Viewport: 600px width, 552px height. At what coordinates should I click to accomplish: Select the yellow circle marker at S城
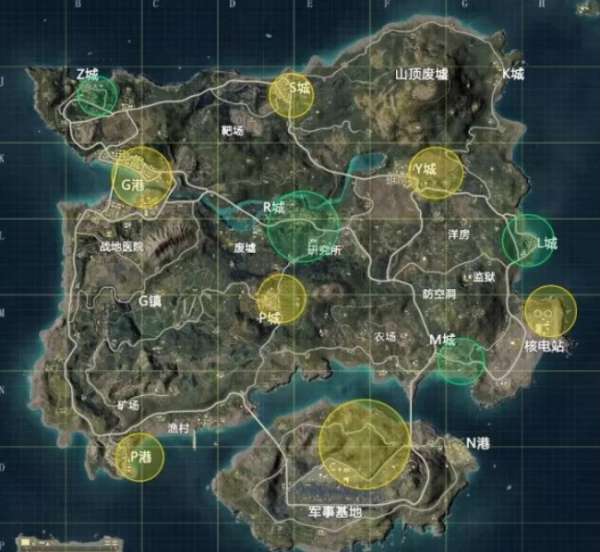coord(291,95)
